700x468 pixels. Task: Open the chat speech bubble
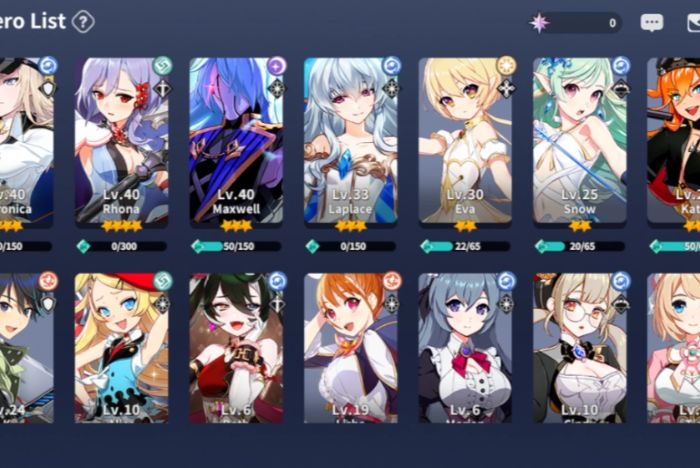click(x=651, y=22)
